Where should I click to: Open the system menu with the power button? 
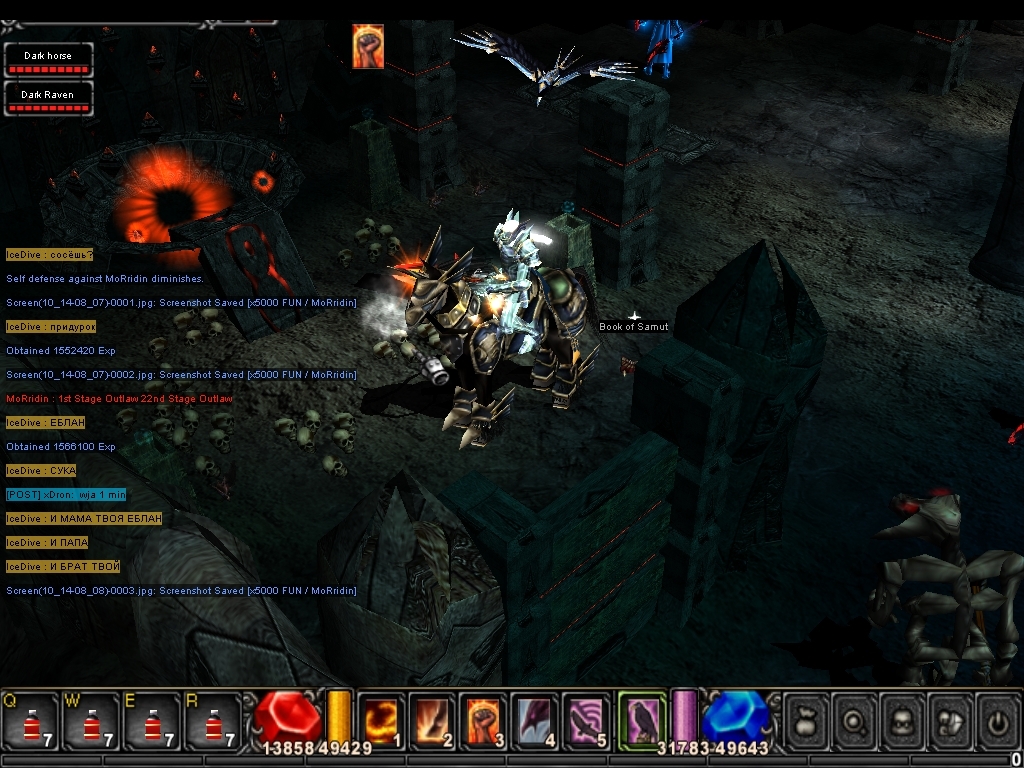point(997,721)
